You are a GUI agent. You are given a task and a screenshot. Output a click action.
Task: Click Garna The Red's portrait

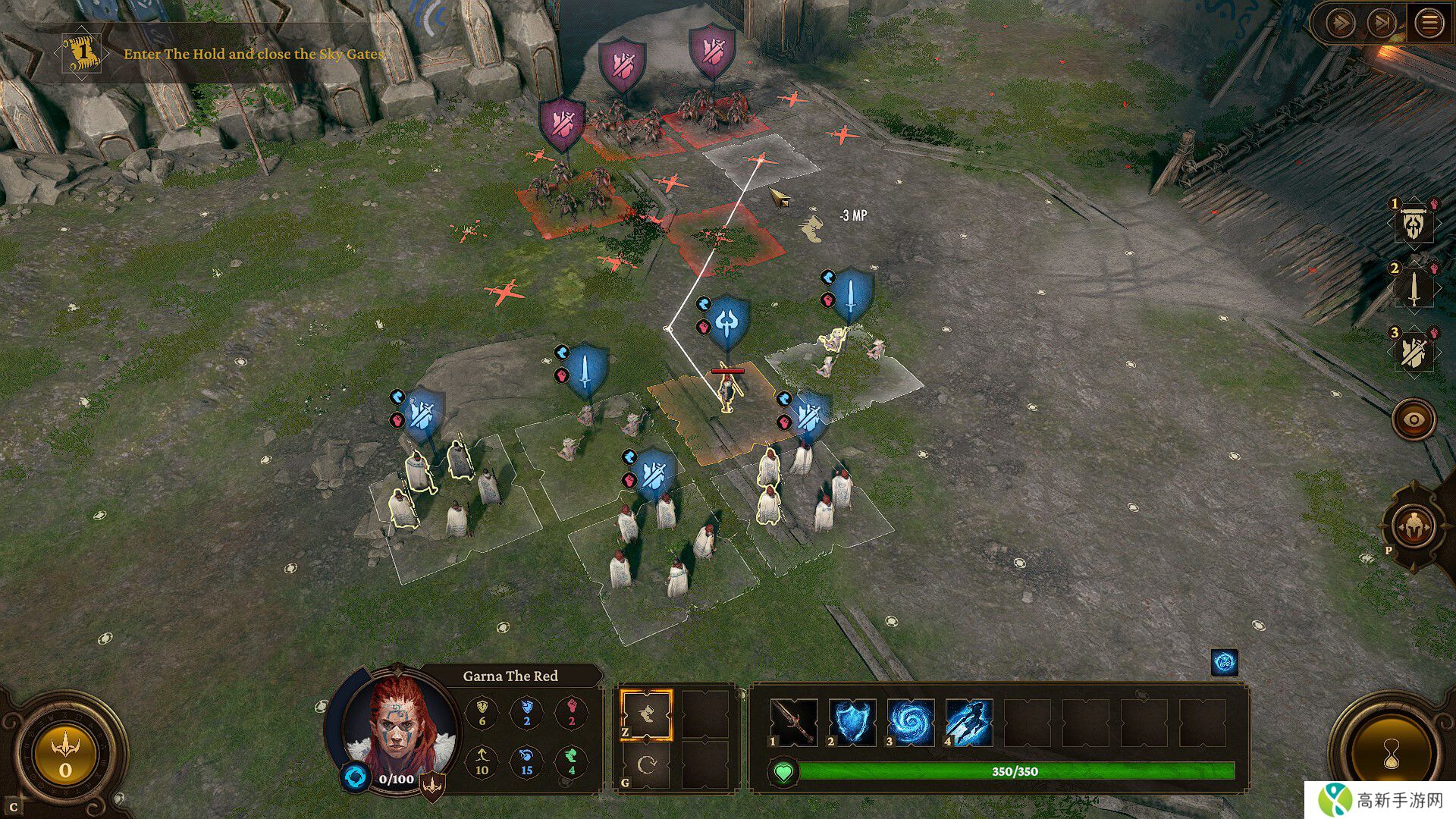(399, 724)
